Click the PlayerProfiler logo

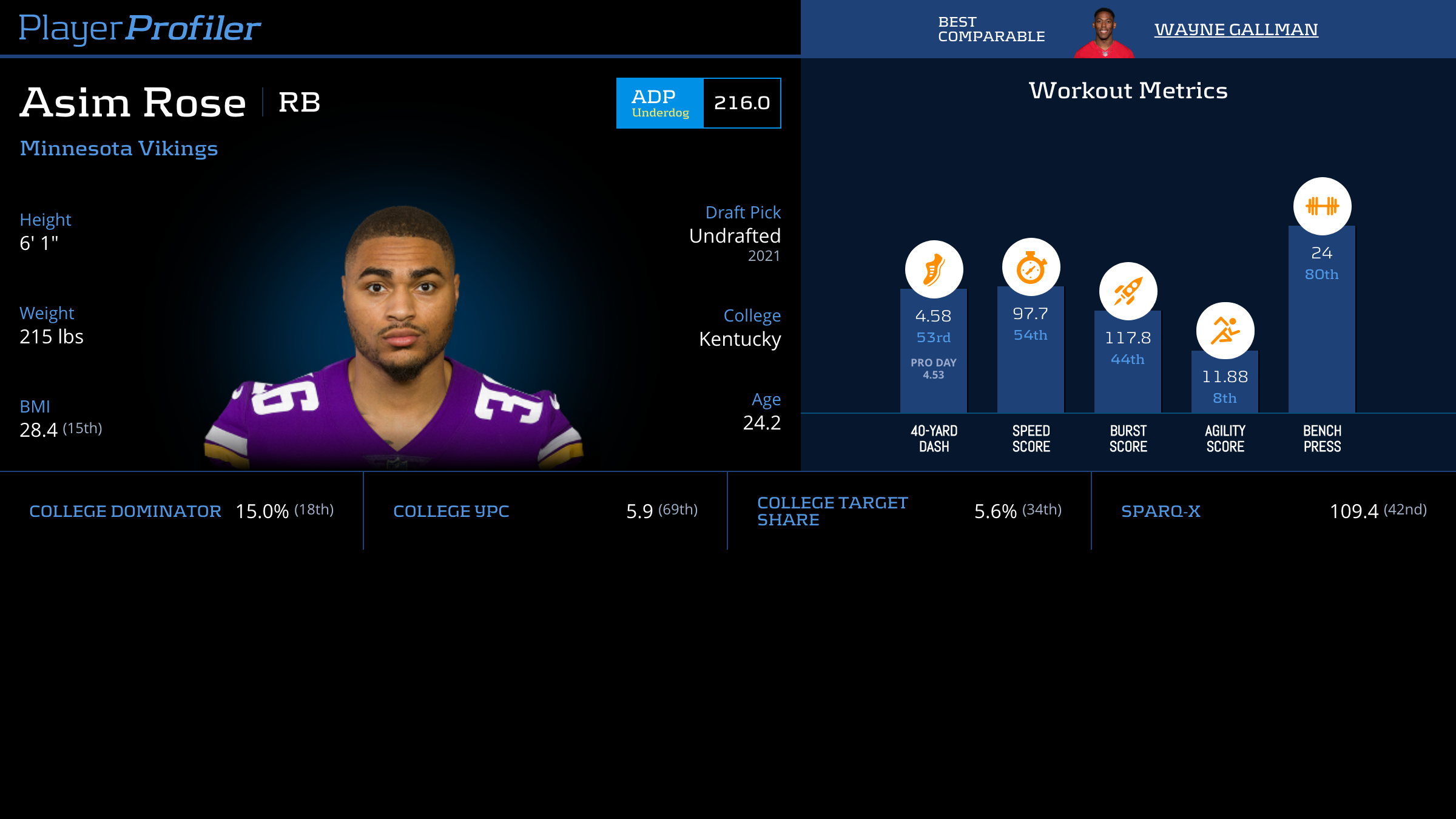(140, 28)
